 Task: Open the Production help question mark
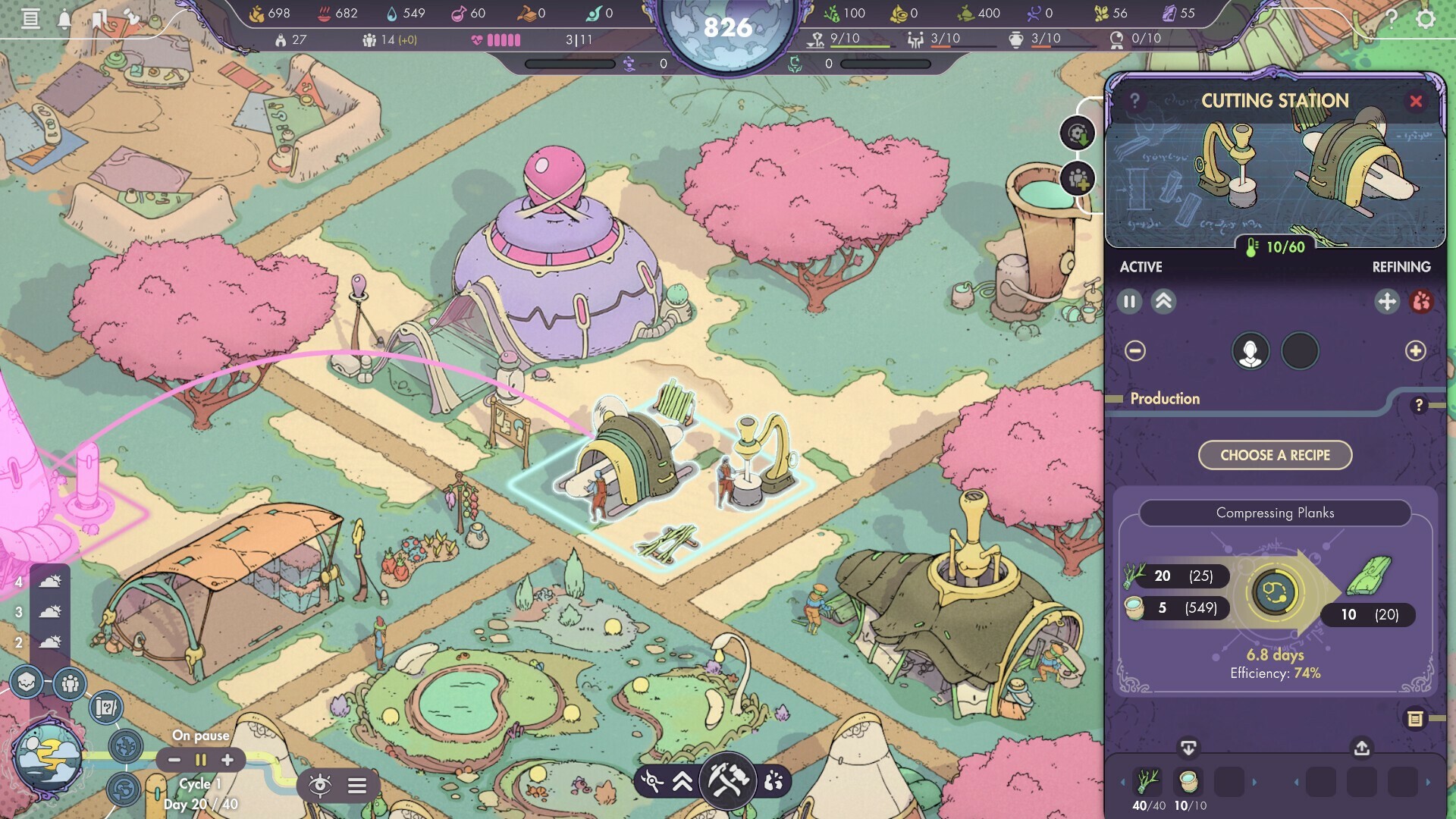1419,406
